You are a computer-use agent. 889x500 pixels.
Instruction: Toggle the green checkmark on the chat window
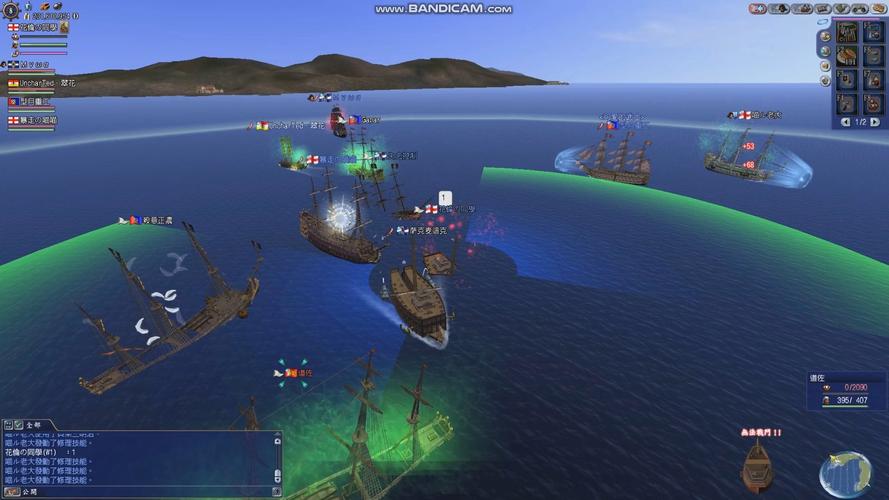18,425
